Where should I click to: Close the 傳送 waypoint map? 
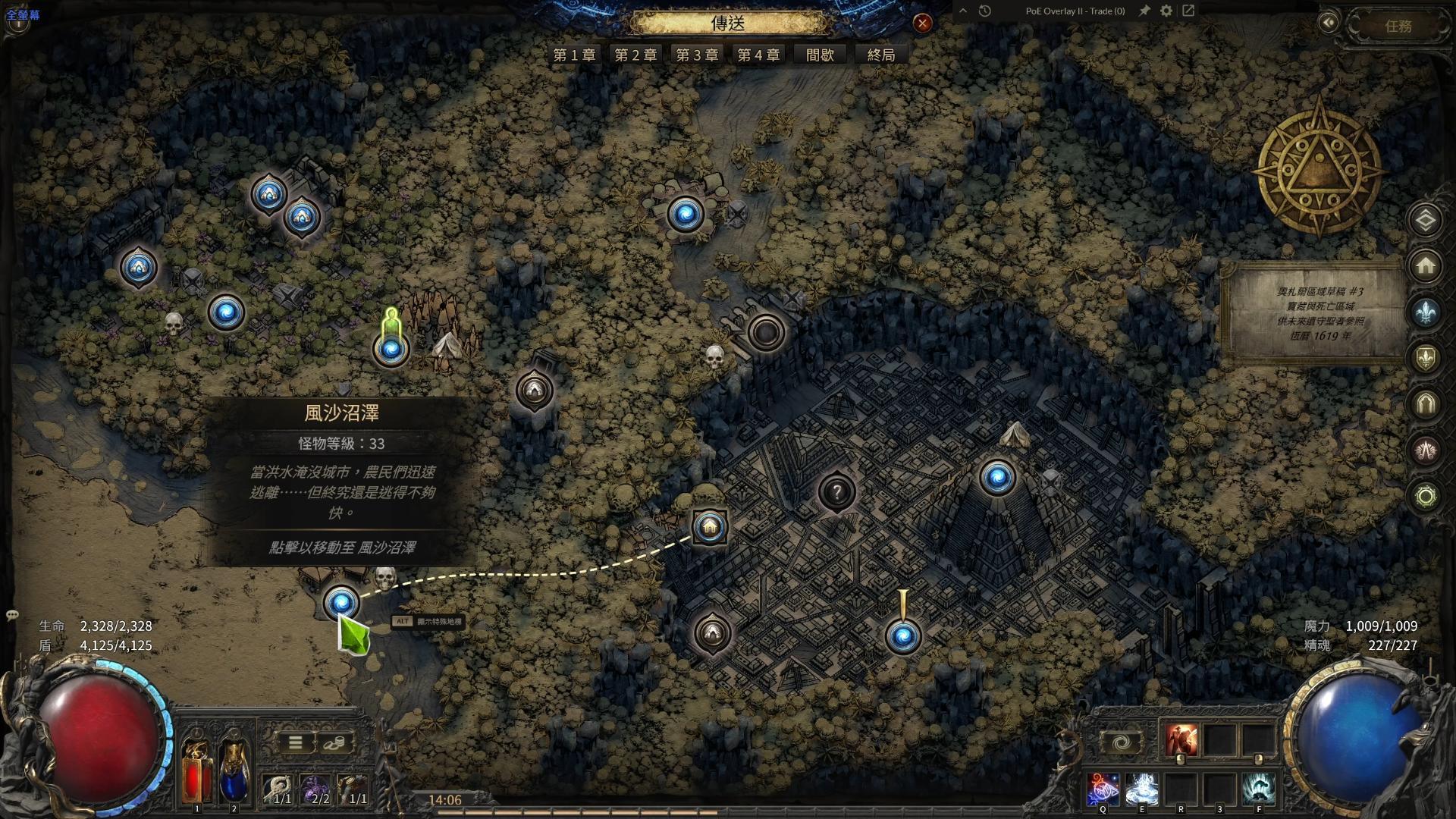[x=922, y=24]
